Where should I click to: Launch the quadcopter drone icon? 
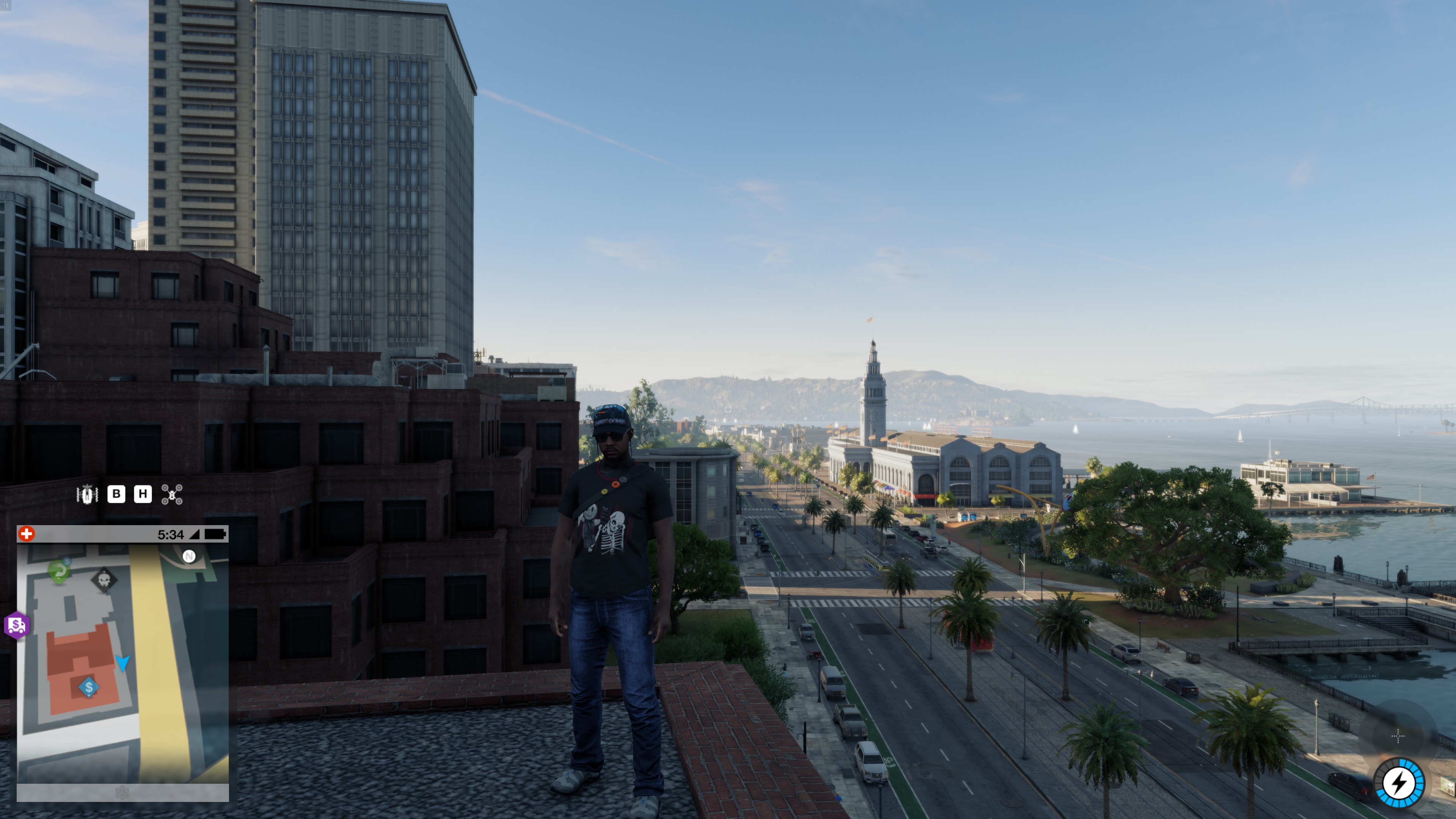(172, 494)
